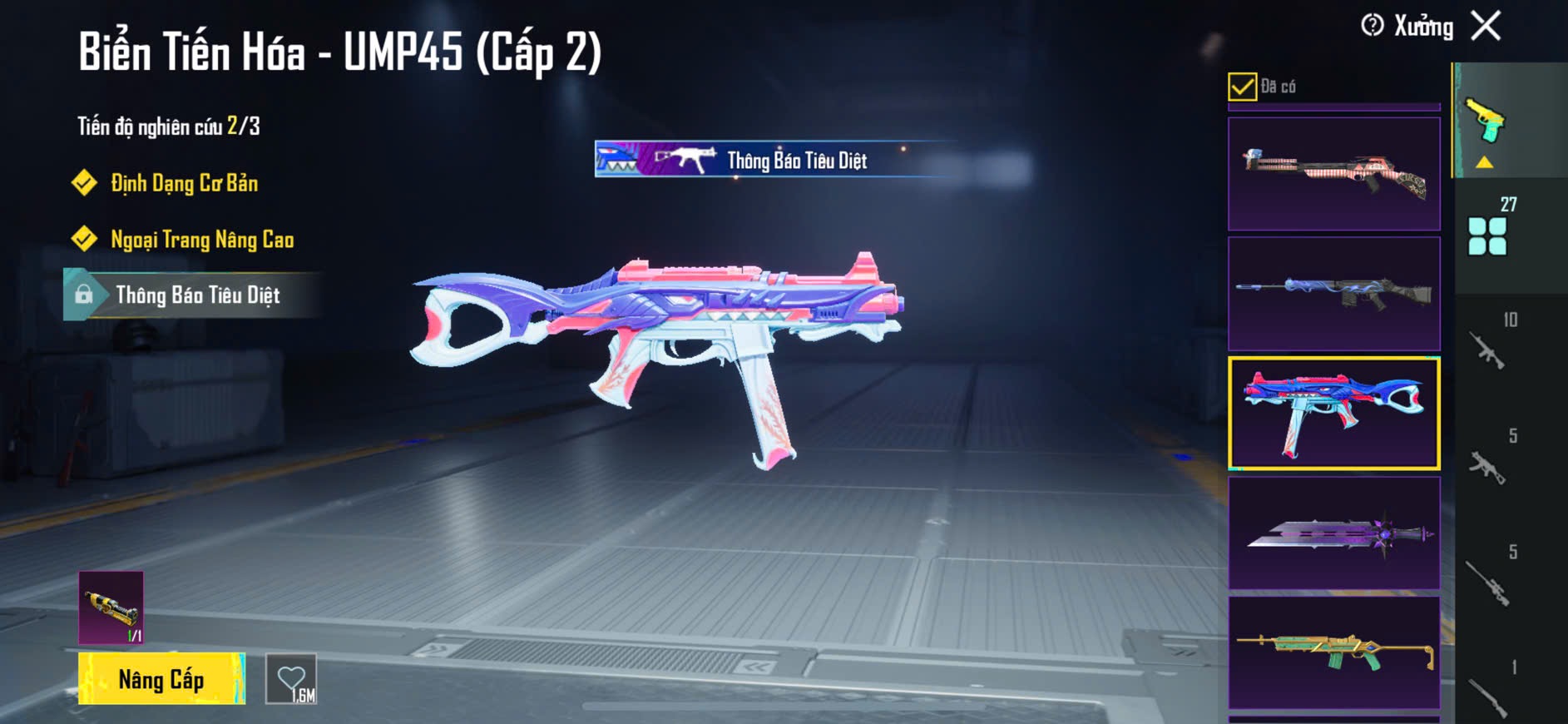Select the upgrade material item slot
Screen dimensions: 1568x724
(x=111, y=607)
